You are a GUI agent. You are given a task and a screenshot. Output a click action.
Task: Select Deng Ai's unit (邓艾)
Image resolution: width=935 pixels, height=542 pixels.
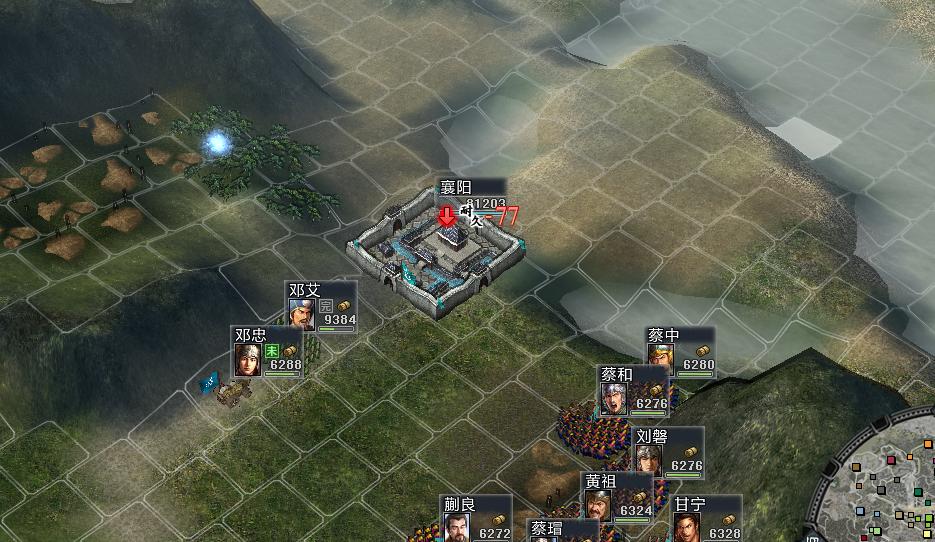click(302, 313)
